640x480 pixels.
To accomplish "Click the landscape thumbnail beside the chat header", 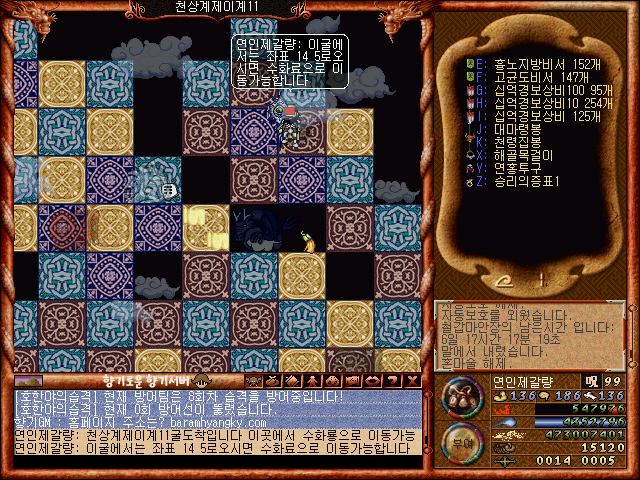I will tap(29, 381).
